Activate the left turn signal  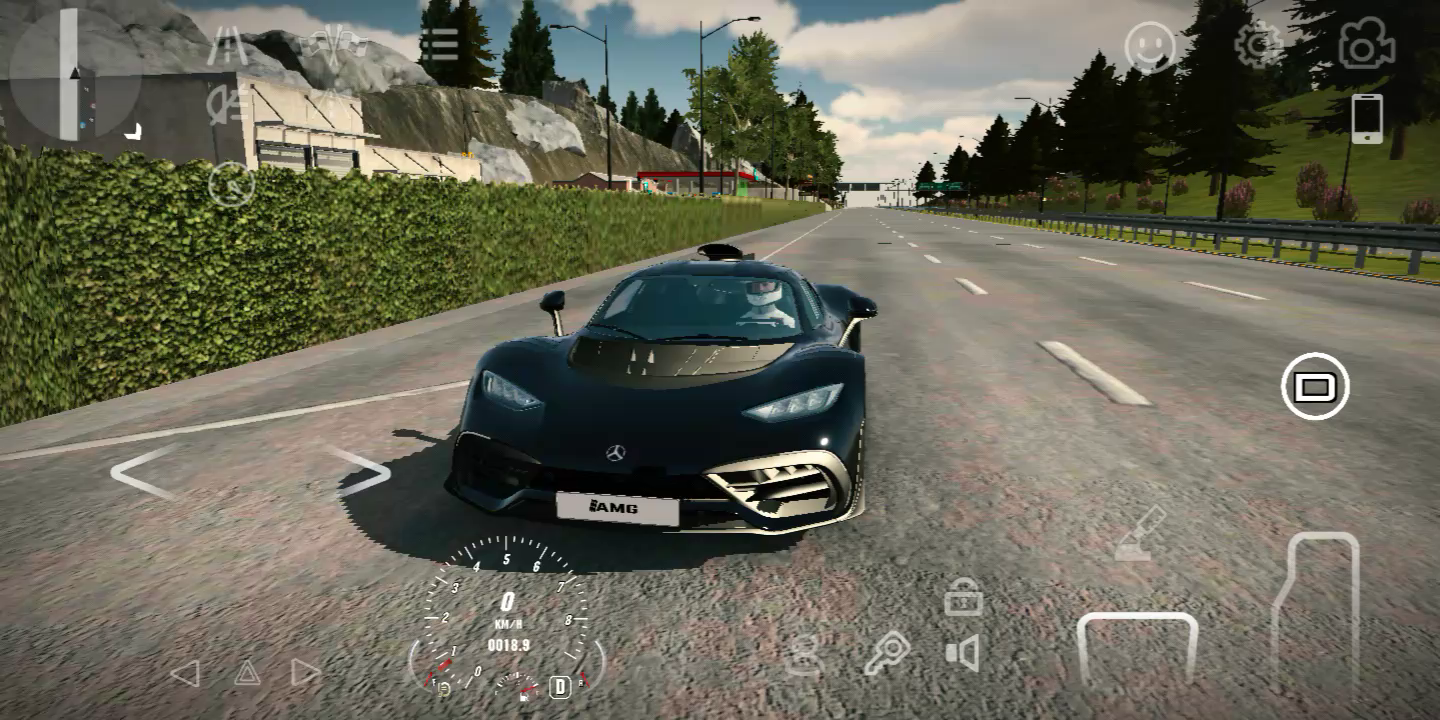pyautogui.click(x=185, y=673)
